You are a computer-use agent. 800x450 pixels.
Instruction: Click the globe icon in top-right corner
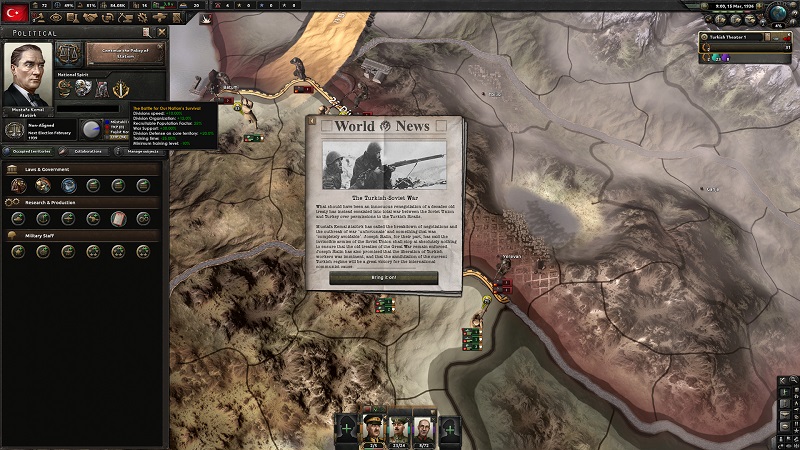[x=777, y=15]
